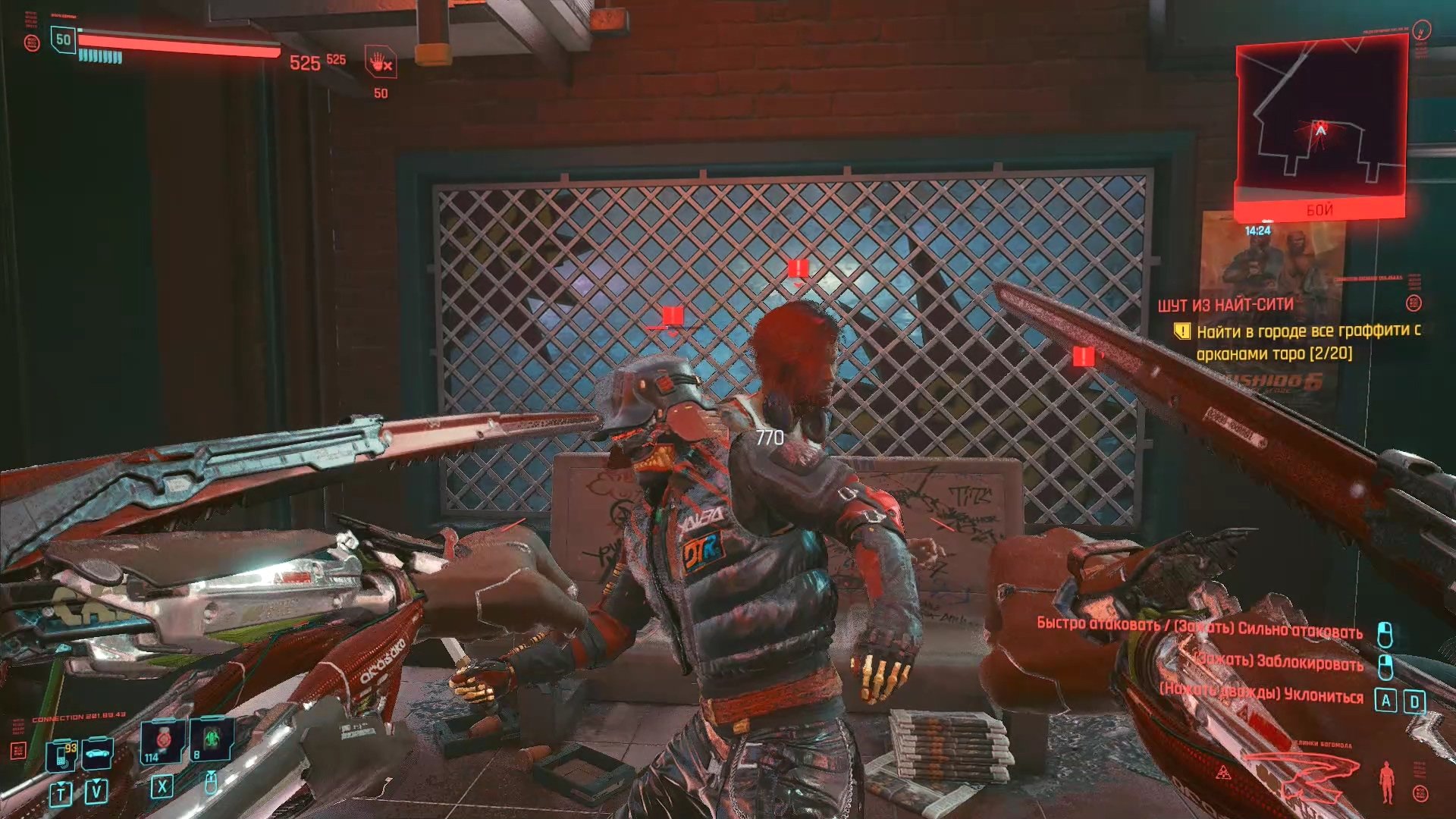
Task: Use the green consumable slot showing 8
Action: pyautogui.click(x=212, y=739)
